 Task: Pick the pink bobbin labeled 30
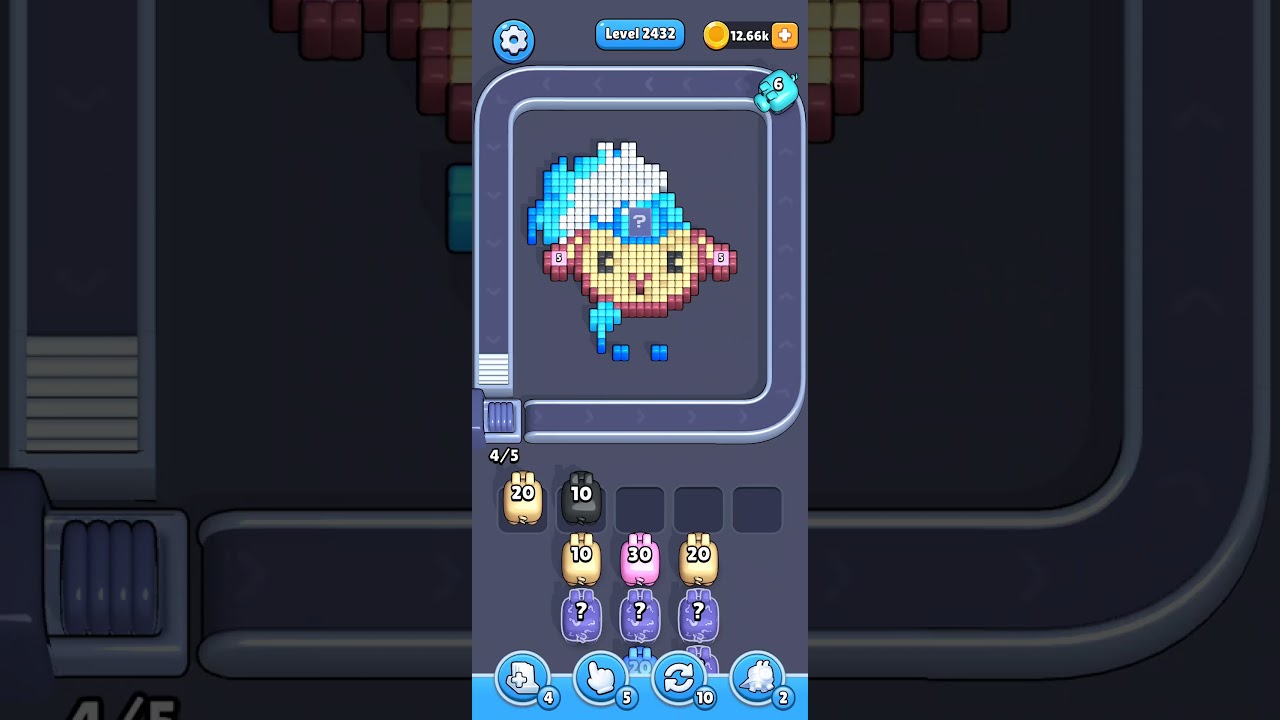point(639,558)
